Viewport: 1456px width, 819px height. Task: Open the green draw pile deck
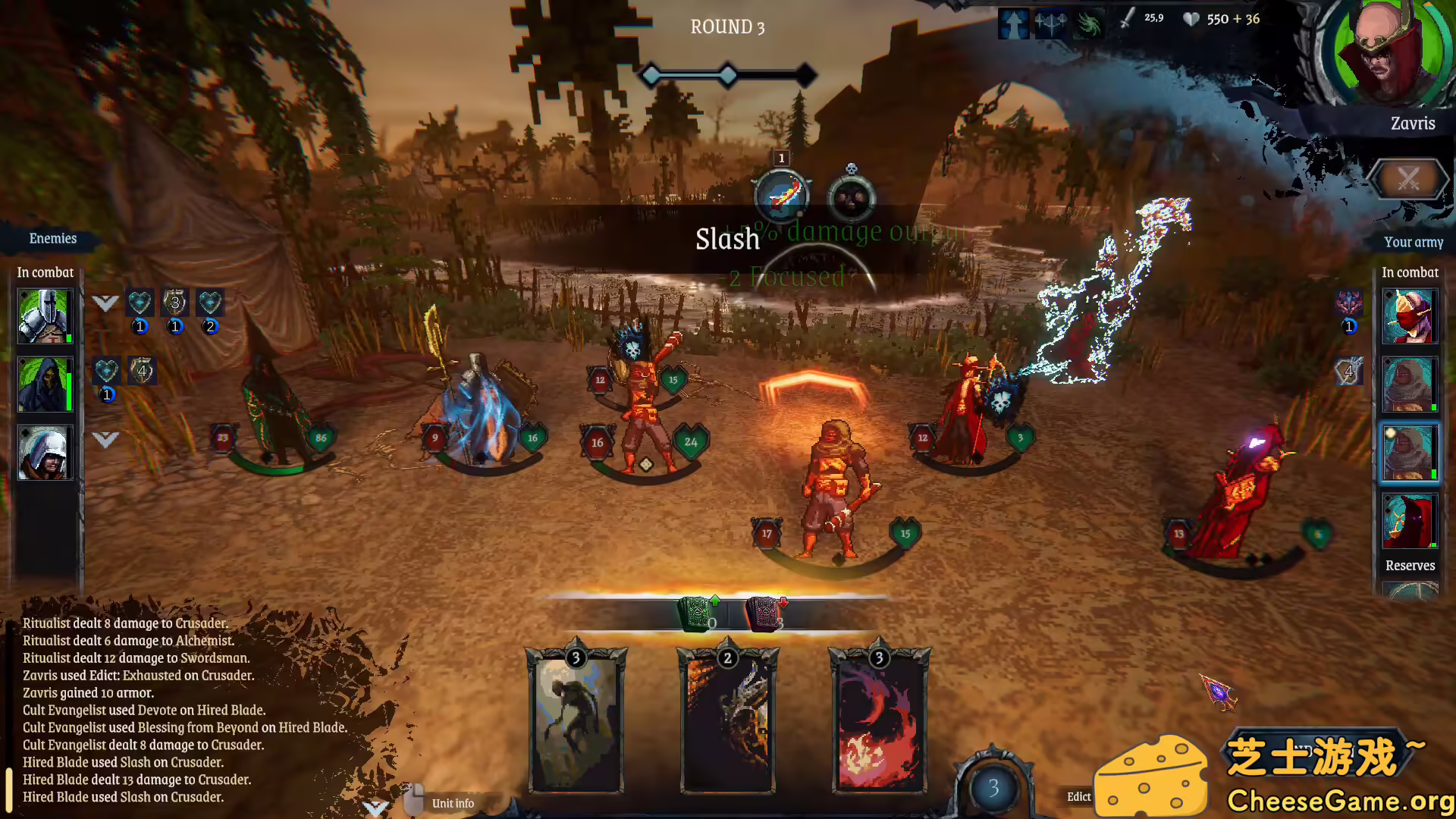tap(695, 613)
